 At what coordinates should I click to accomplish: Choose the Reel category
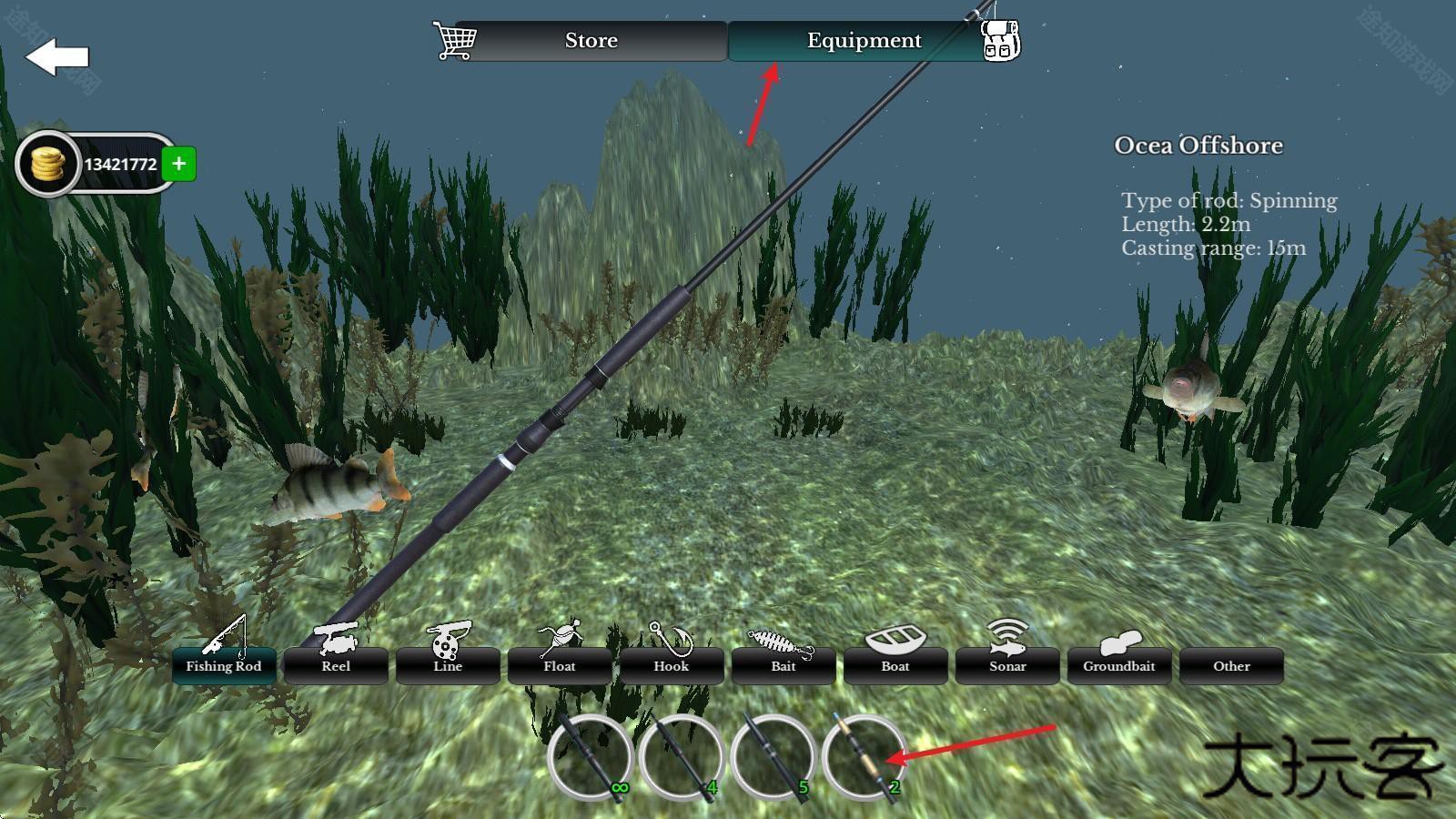click(x=336, y=665)
